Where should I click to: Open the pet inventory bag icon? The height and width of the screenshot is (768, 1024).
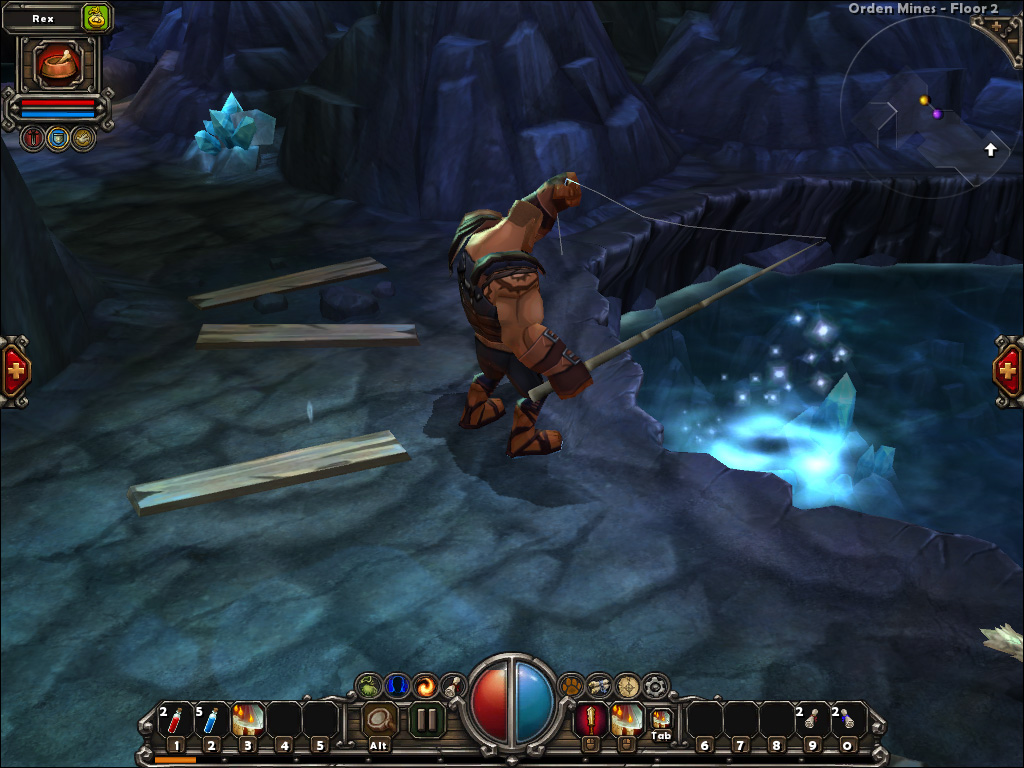(x=96, y=17)
